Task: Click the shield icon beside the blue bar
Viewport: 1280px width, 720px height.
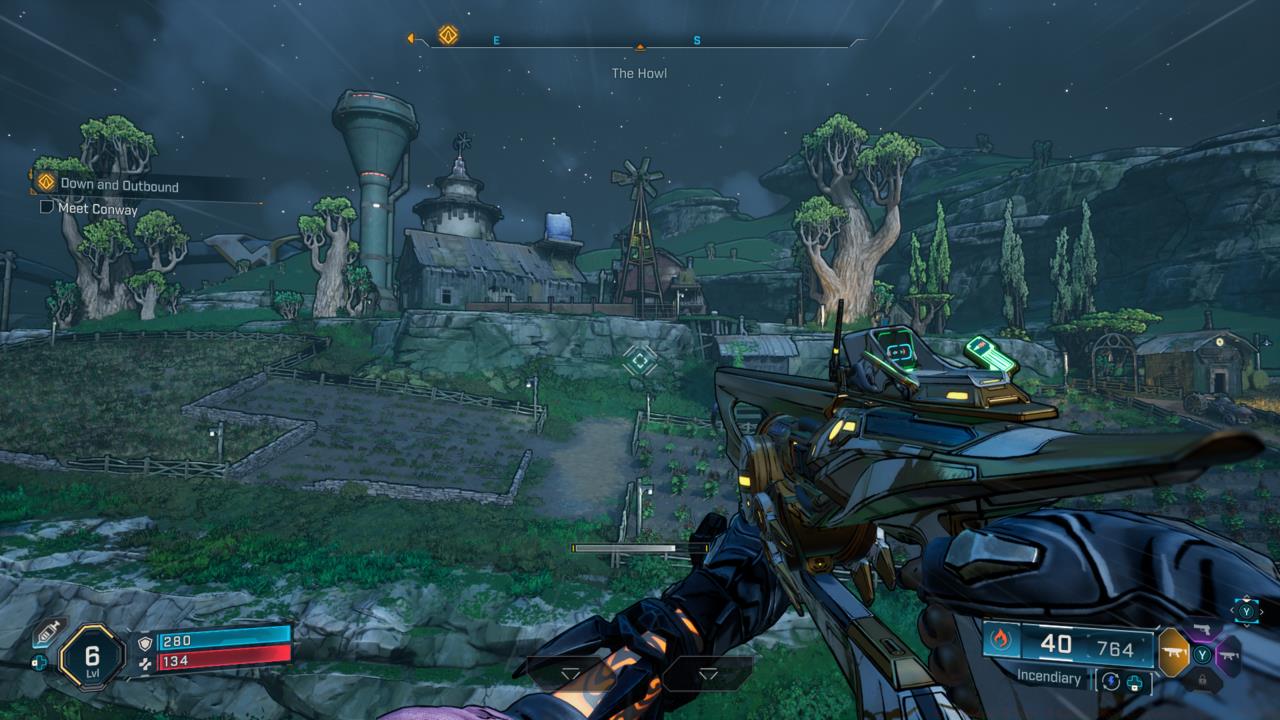Action: coord(146,642)
